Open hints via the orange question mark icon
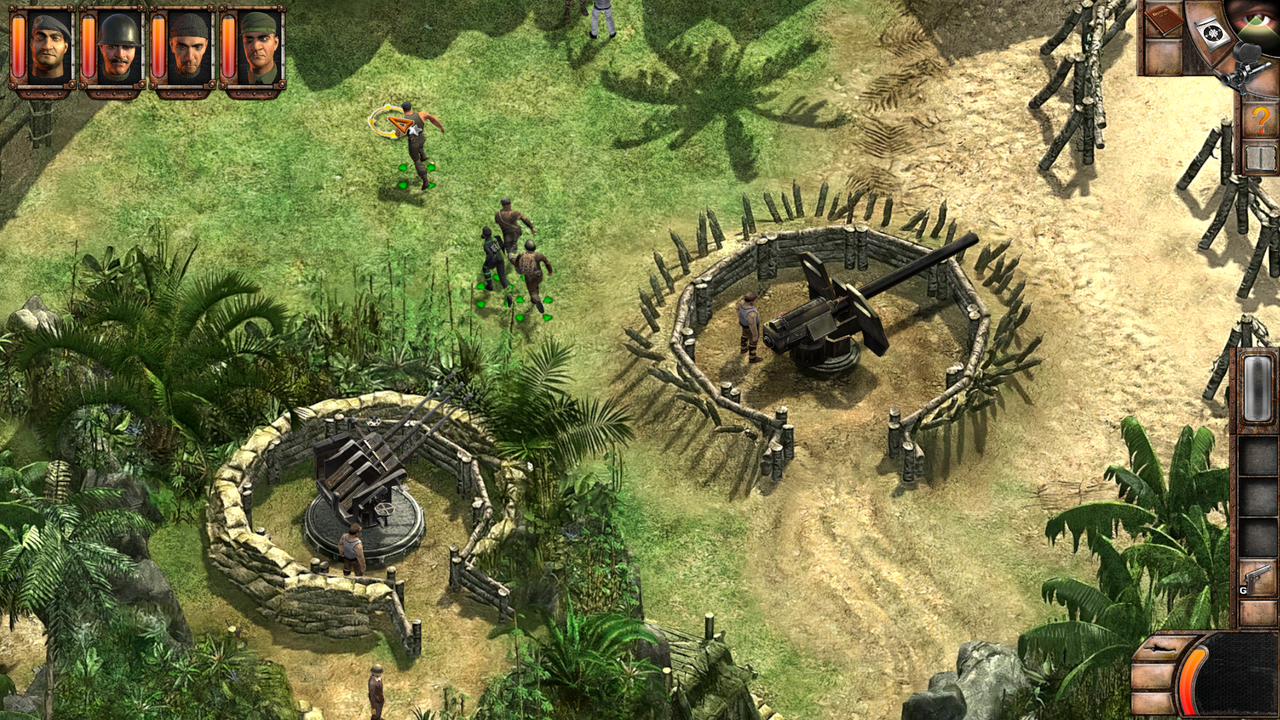This screenshot has height=720, width=1280. (1261, 117)
